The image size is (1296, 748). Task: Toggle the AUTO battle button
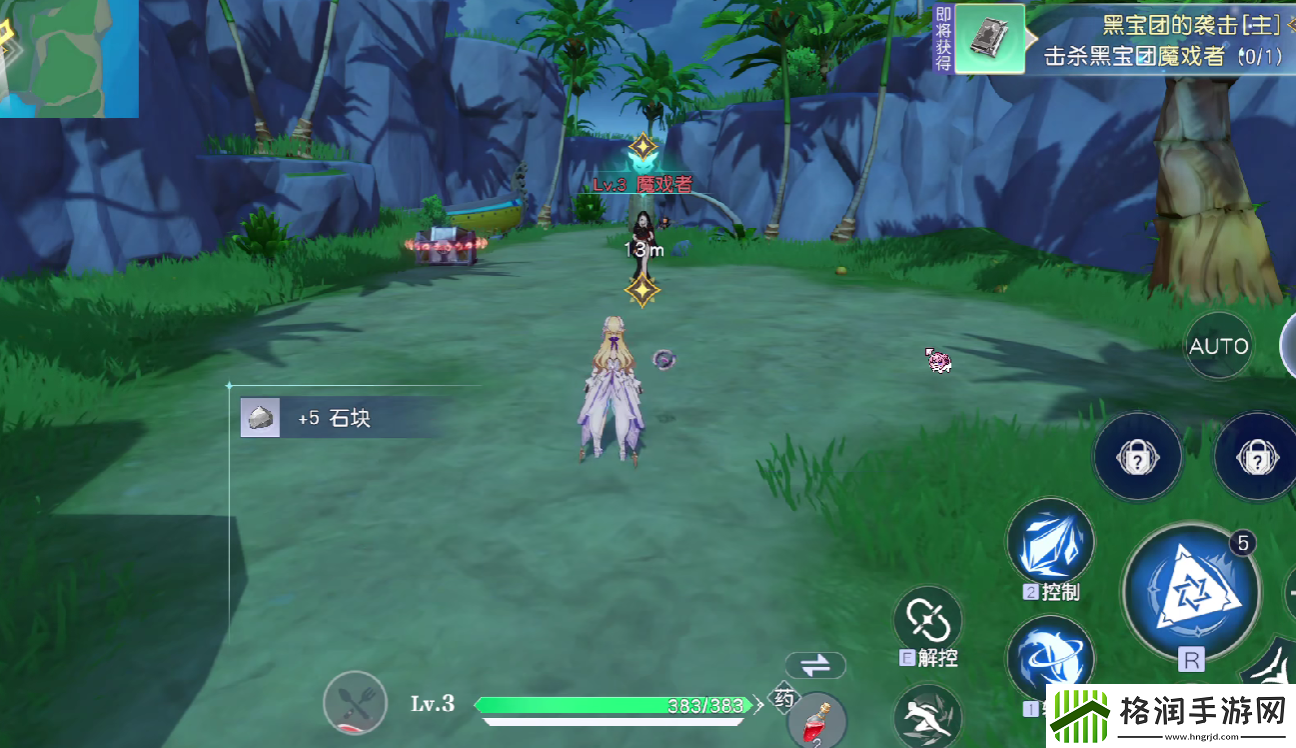1218,346
